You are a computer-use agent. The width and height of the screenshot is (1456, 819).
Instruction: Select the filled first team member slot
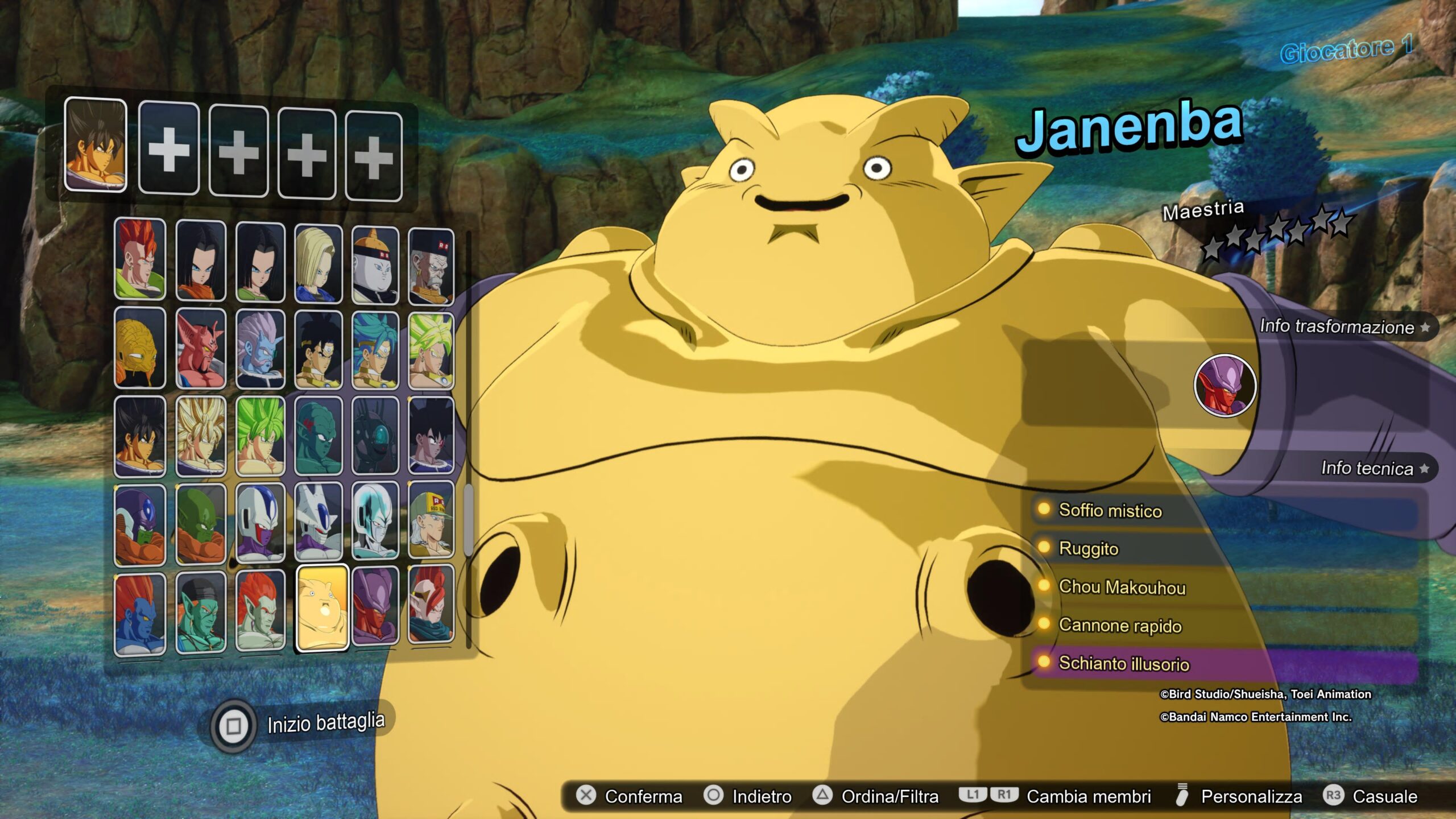(96, 144)
